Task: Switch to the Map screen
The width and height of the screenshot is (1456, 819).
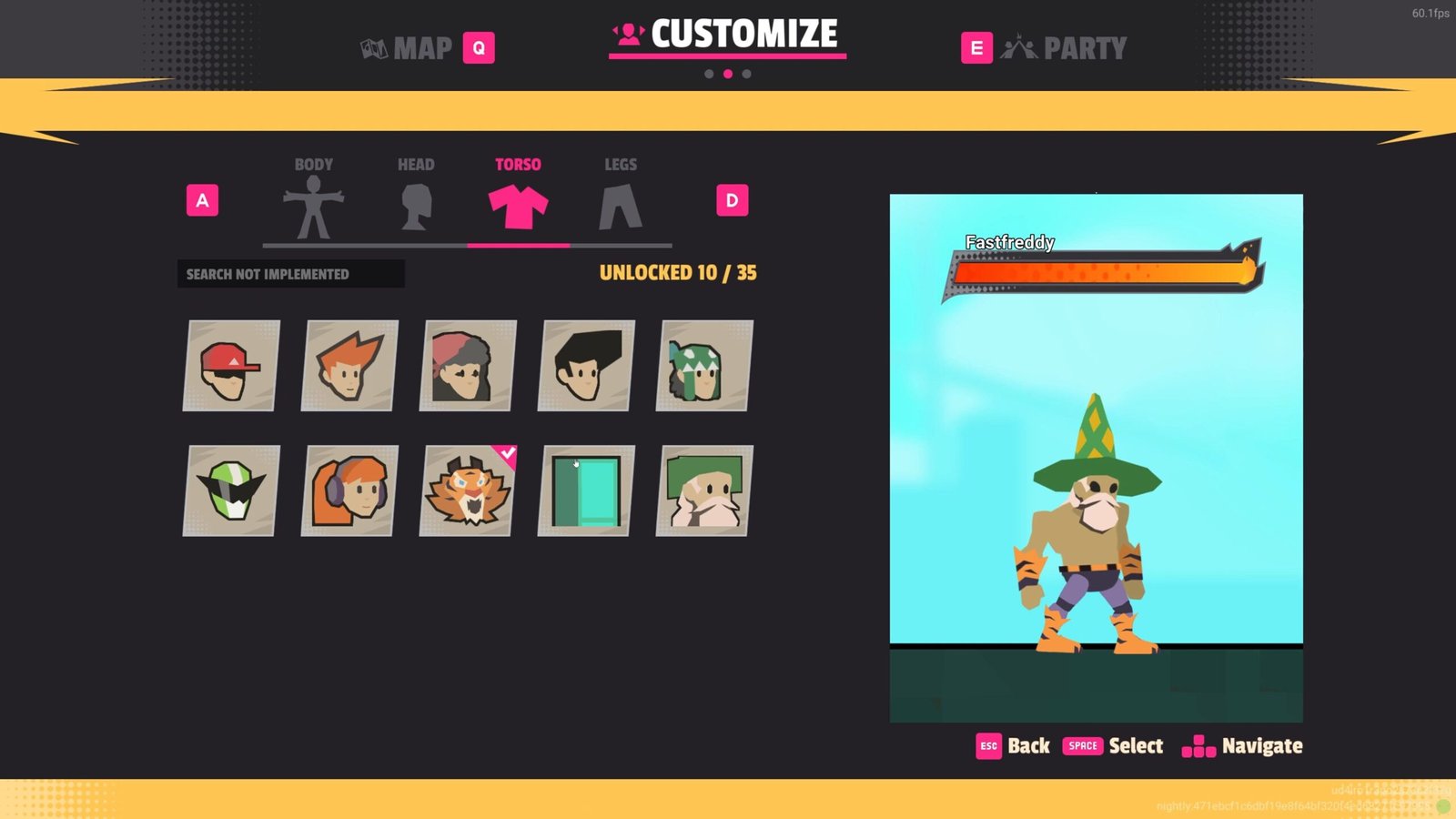Action: [423, 48]
